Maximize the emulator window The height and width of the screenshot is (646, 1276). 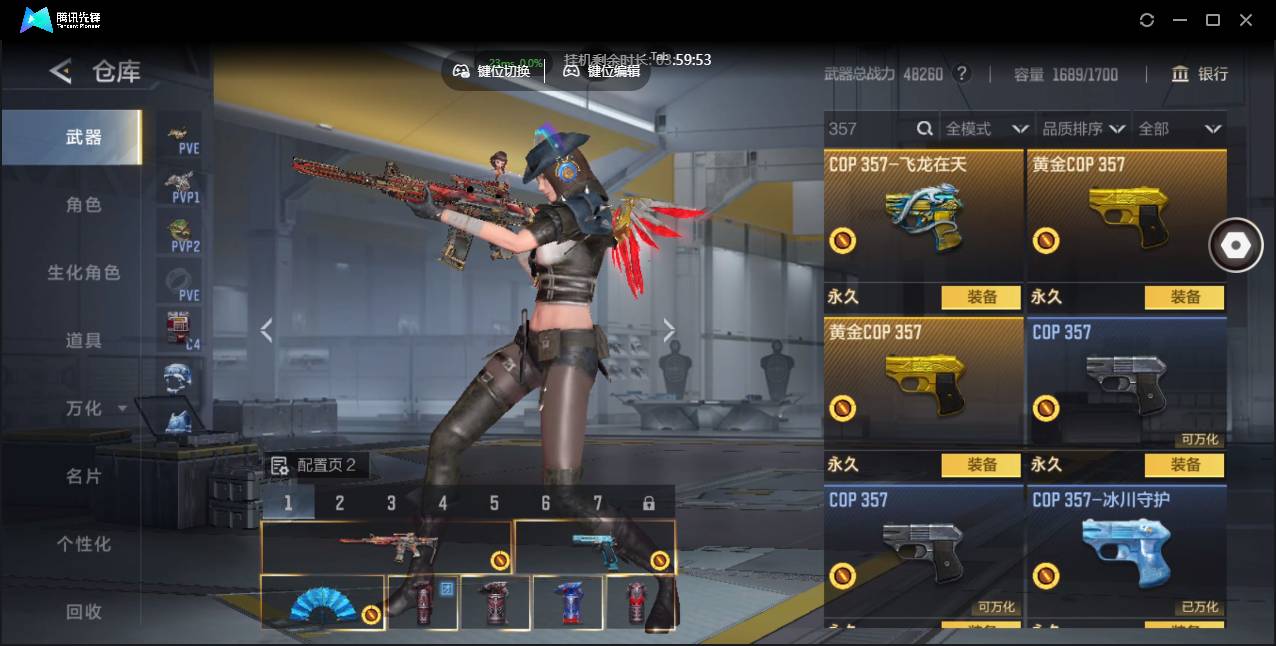pyautogui.click(x=1213, y=20)
